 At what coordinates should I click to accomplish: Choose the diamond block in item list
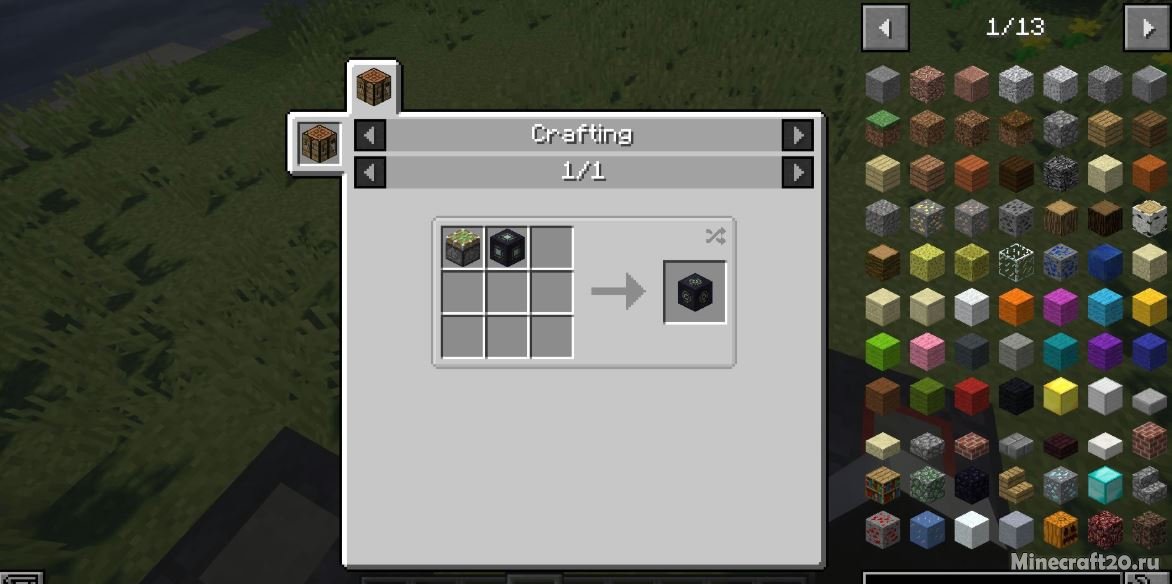(x=1105, y=484)
